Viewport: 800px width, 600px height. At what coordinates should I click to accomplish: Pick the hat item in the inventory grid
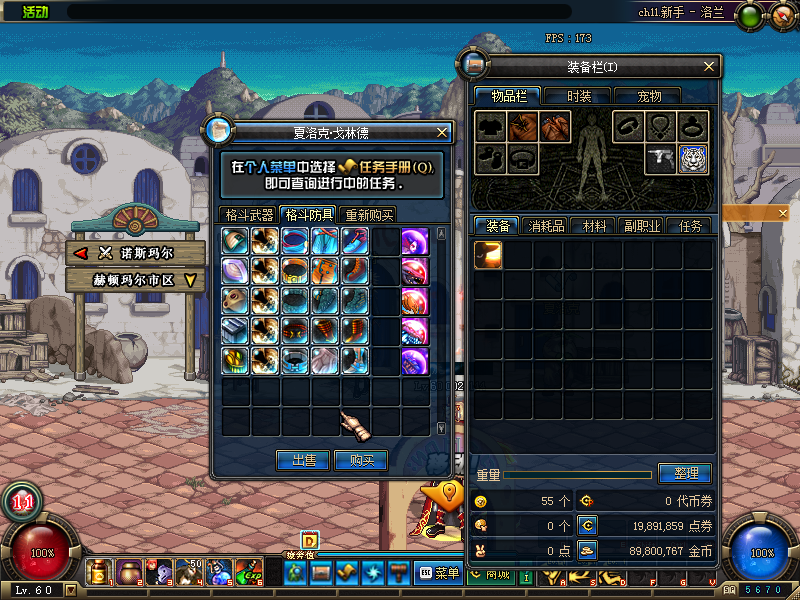(488, 255)
